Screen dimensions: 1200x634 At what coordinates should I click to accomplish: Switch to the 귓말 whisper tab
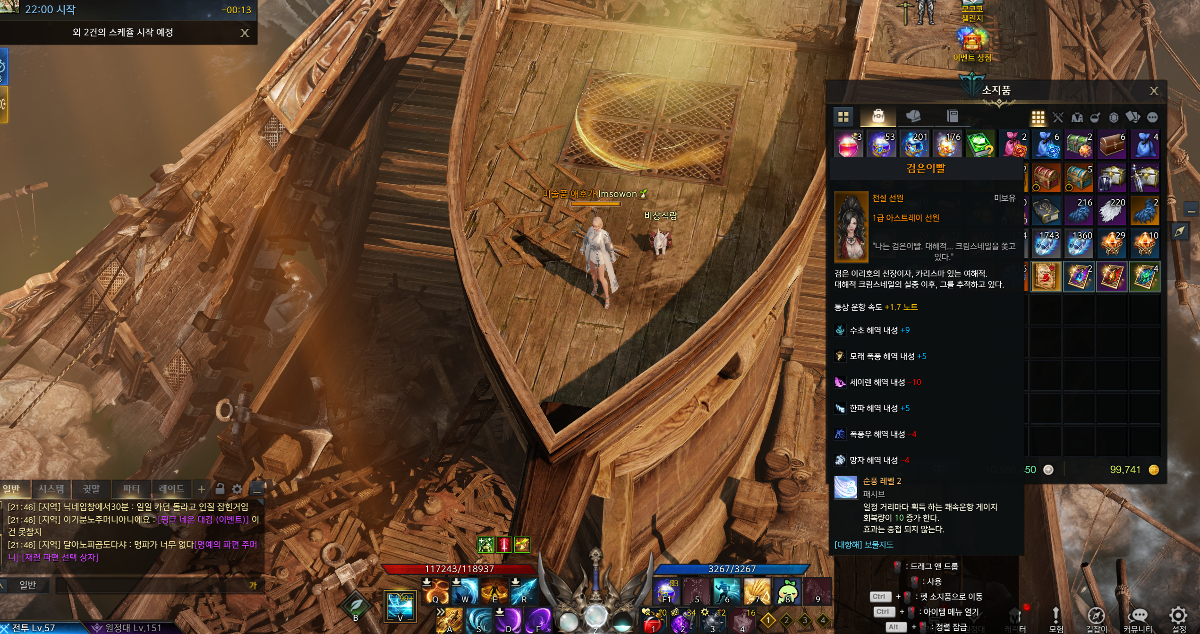coord(91,489)
